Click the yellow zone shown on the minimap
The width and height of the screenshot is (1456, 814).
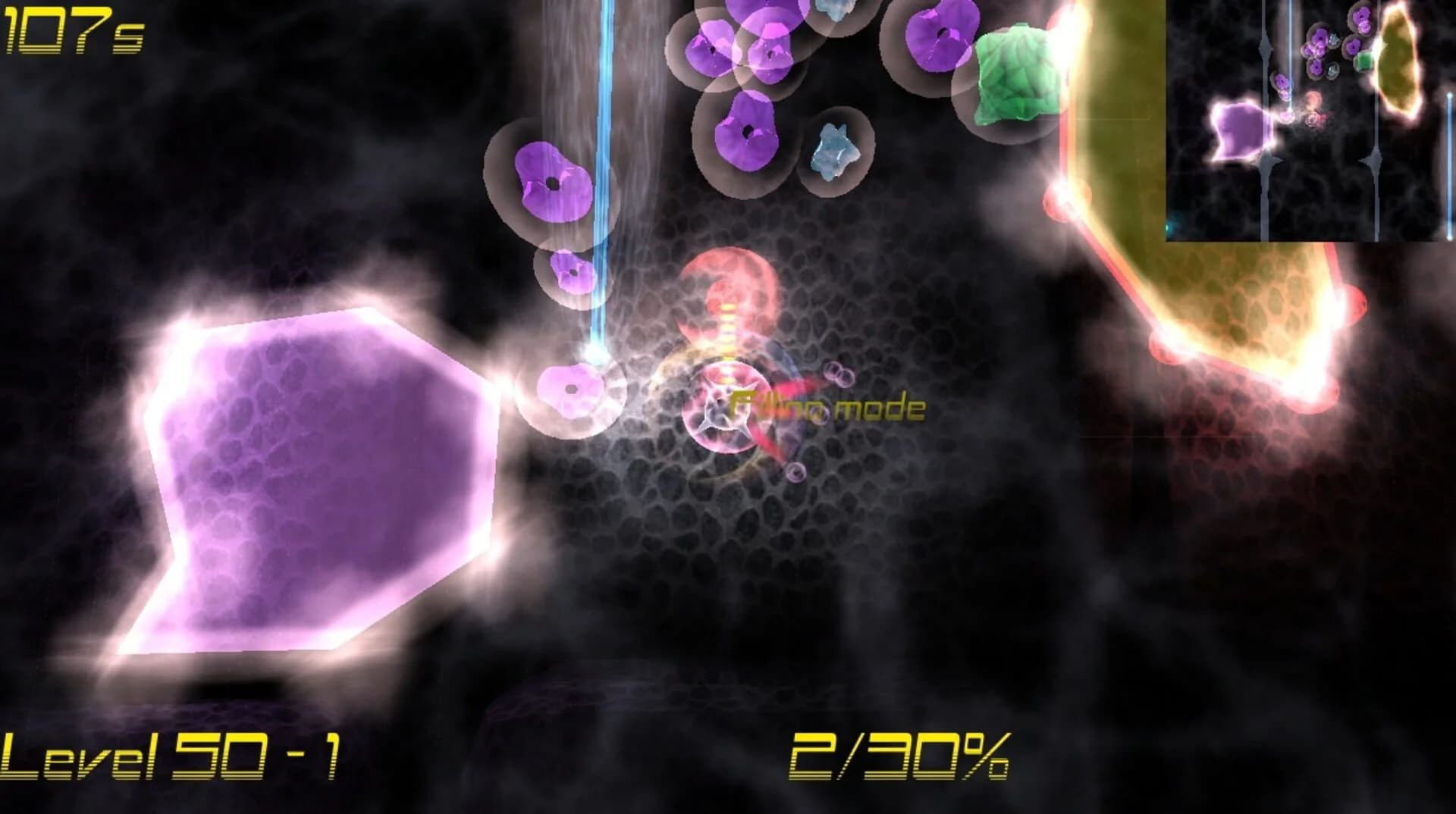1395,61
